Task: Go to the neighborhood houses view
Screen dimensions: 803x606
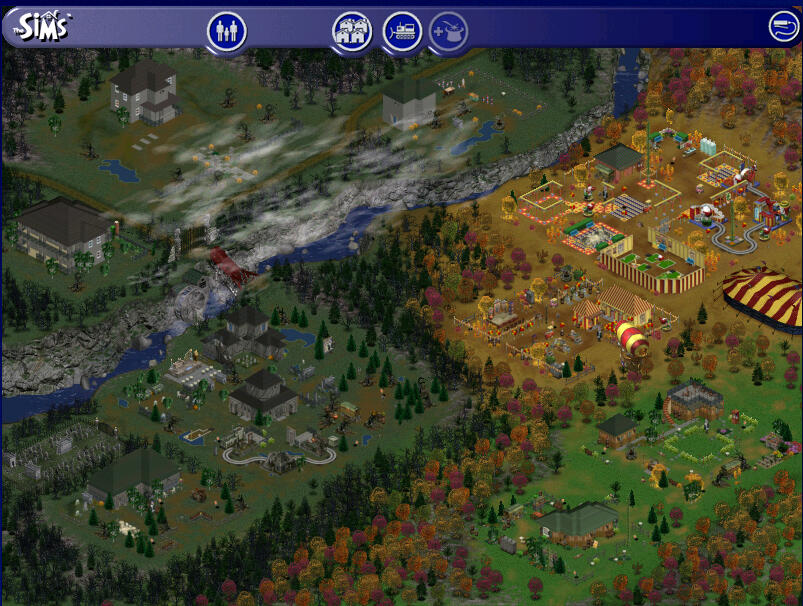Action: (x=351, y=31)
